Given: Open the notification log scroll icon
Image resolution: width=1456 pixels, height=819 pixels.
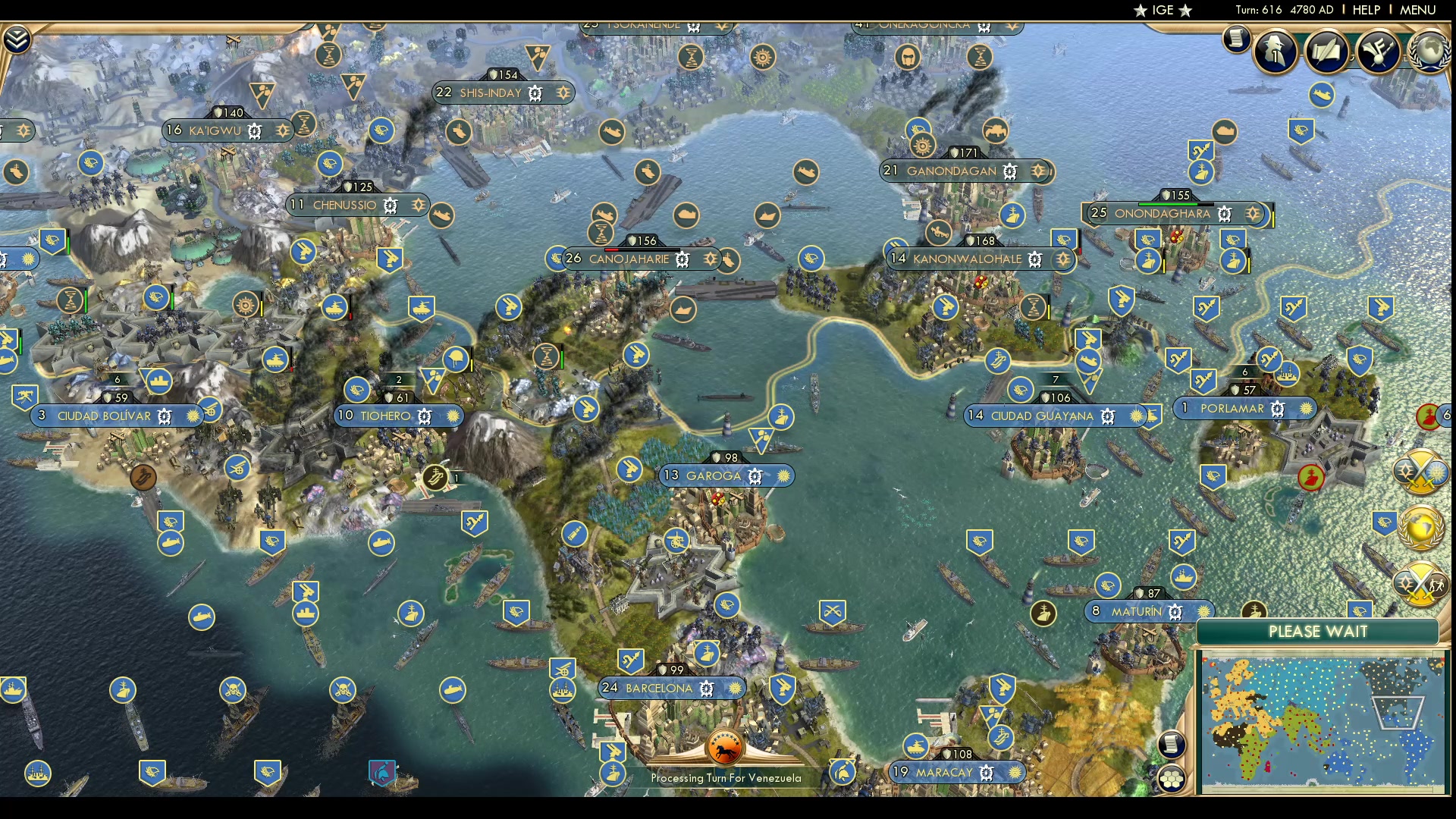Looking at the screenshot, I should [x=1238, y=40].
